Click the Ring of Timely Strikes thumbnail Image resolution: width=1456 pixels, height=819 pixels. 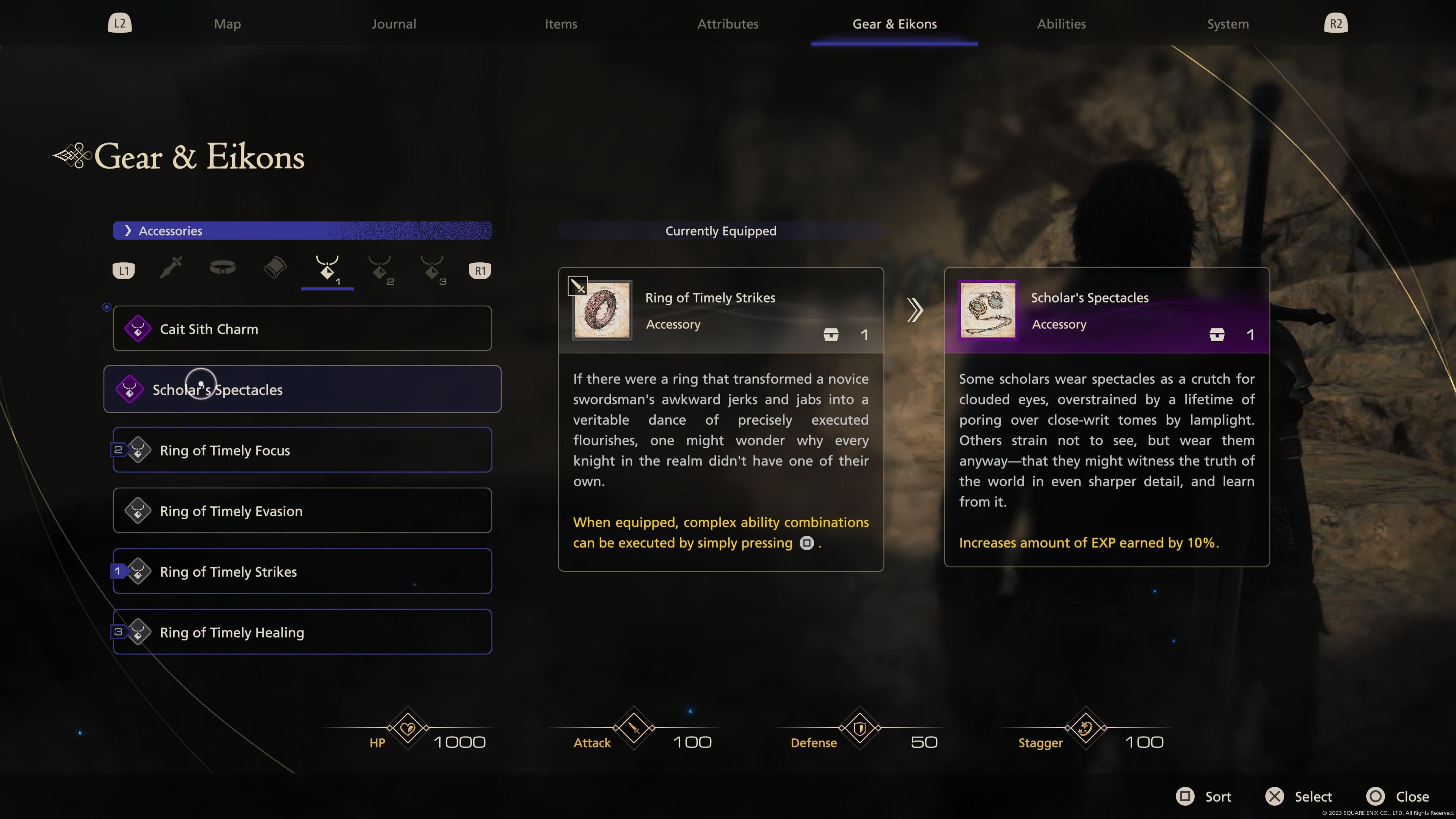click(x=601, y=310)
